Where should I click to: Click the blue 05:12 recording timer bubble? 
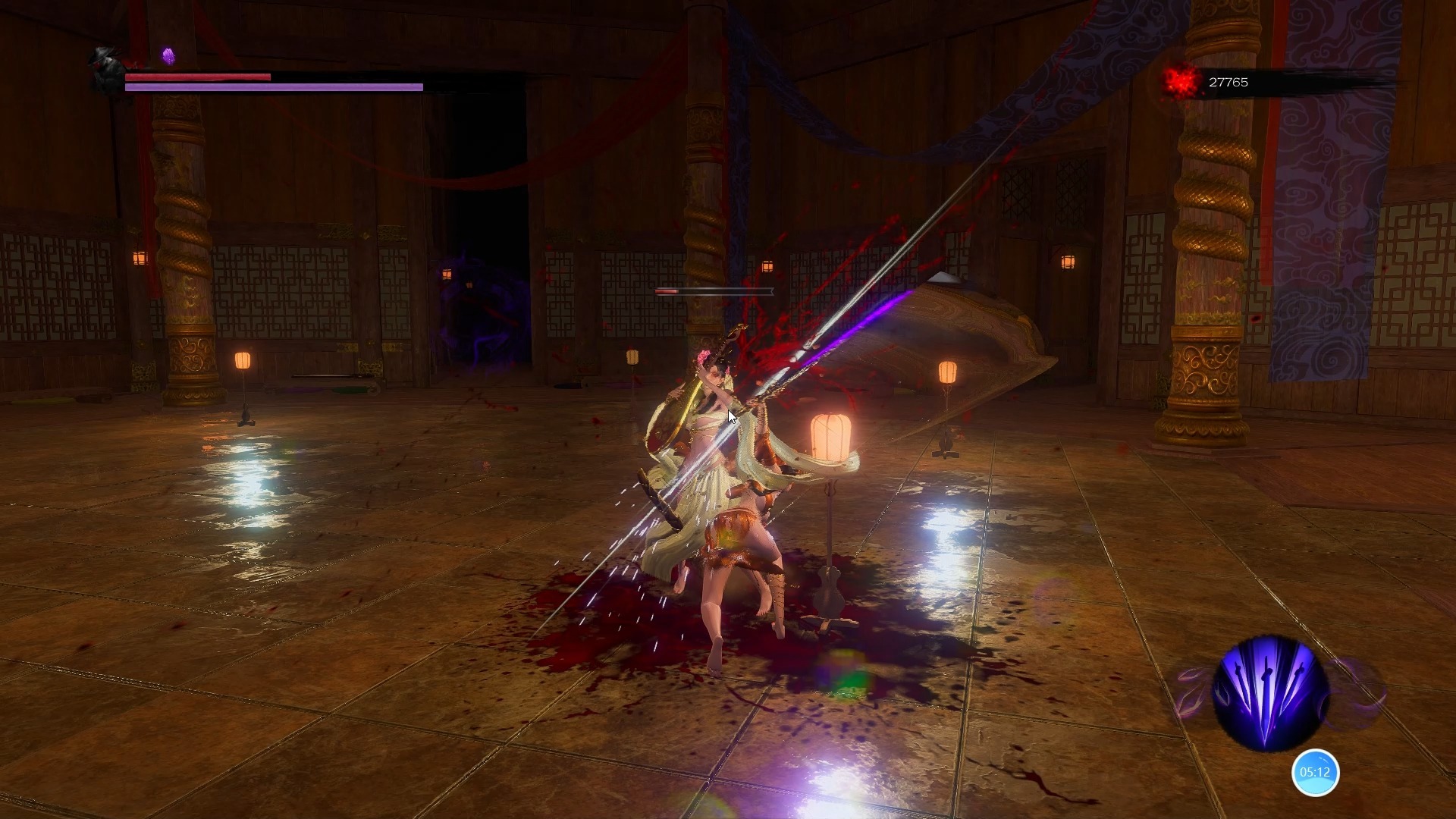coord(1315,773)
